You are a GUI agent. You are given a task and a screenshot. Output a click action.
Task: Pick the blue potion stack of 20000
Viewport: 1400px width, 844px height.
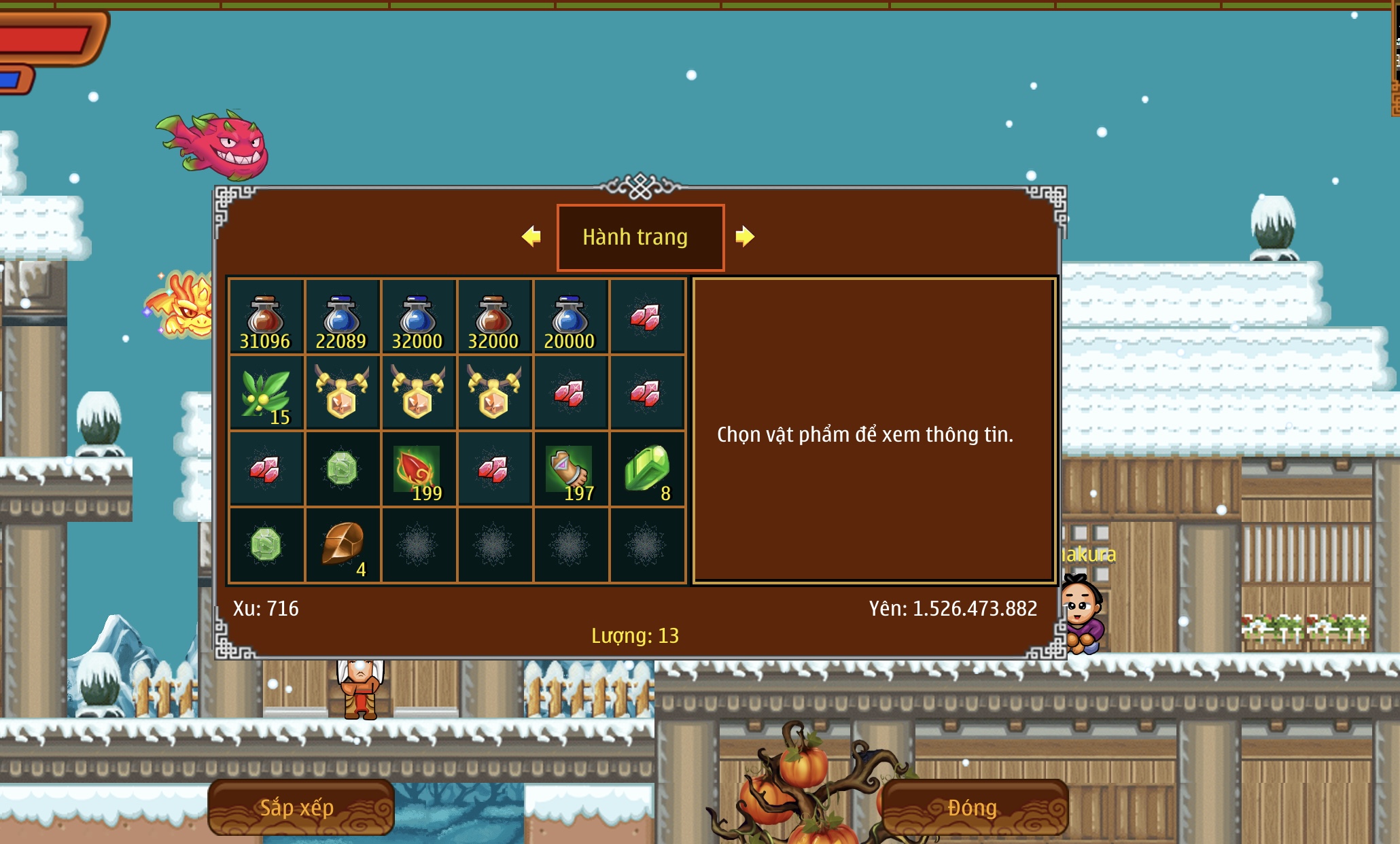coord(570,317)
